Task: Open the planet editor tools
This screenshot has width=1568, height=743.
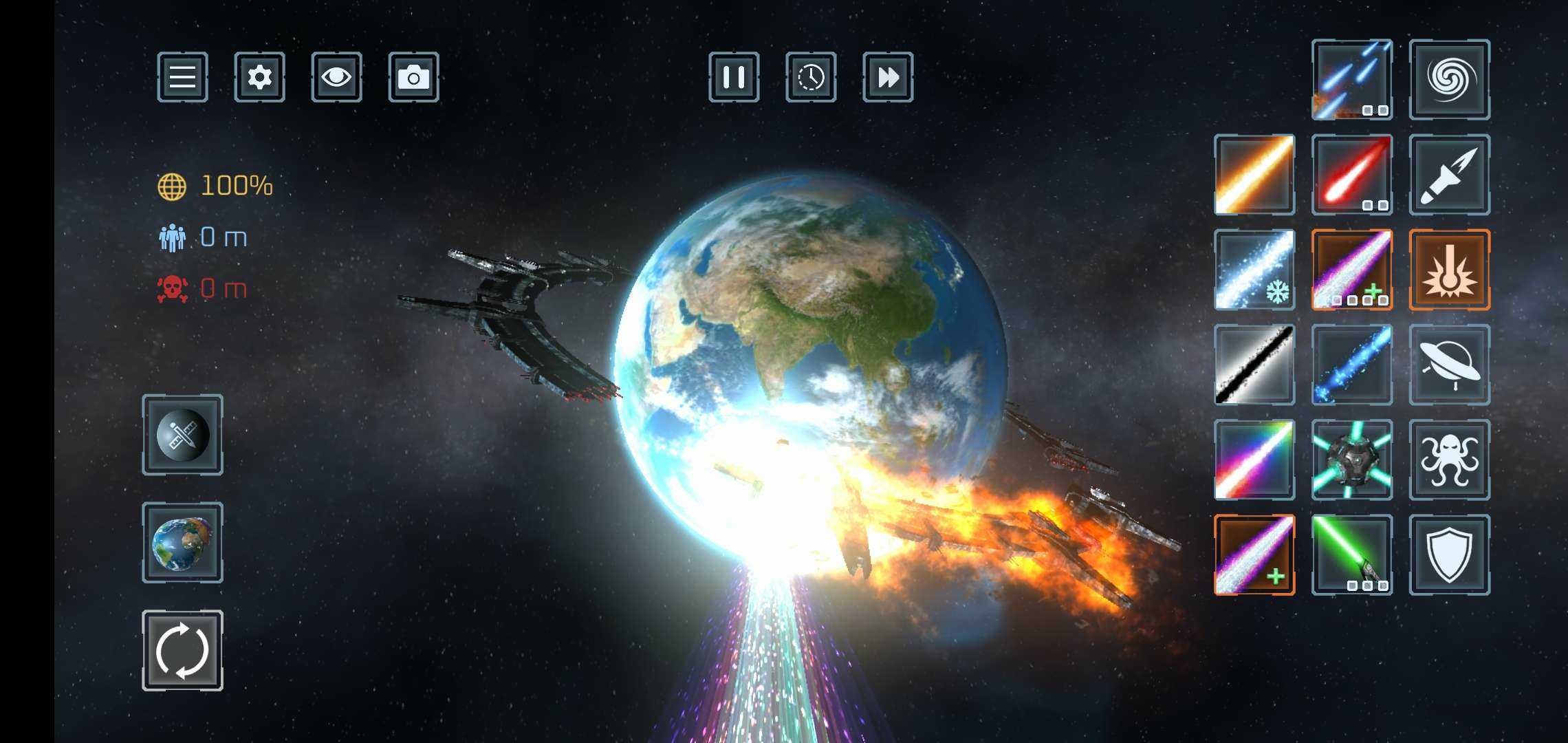Action: pos(182,435)
